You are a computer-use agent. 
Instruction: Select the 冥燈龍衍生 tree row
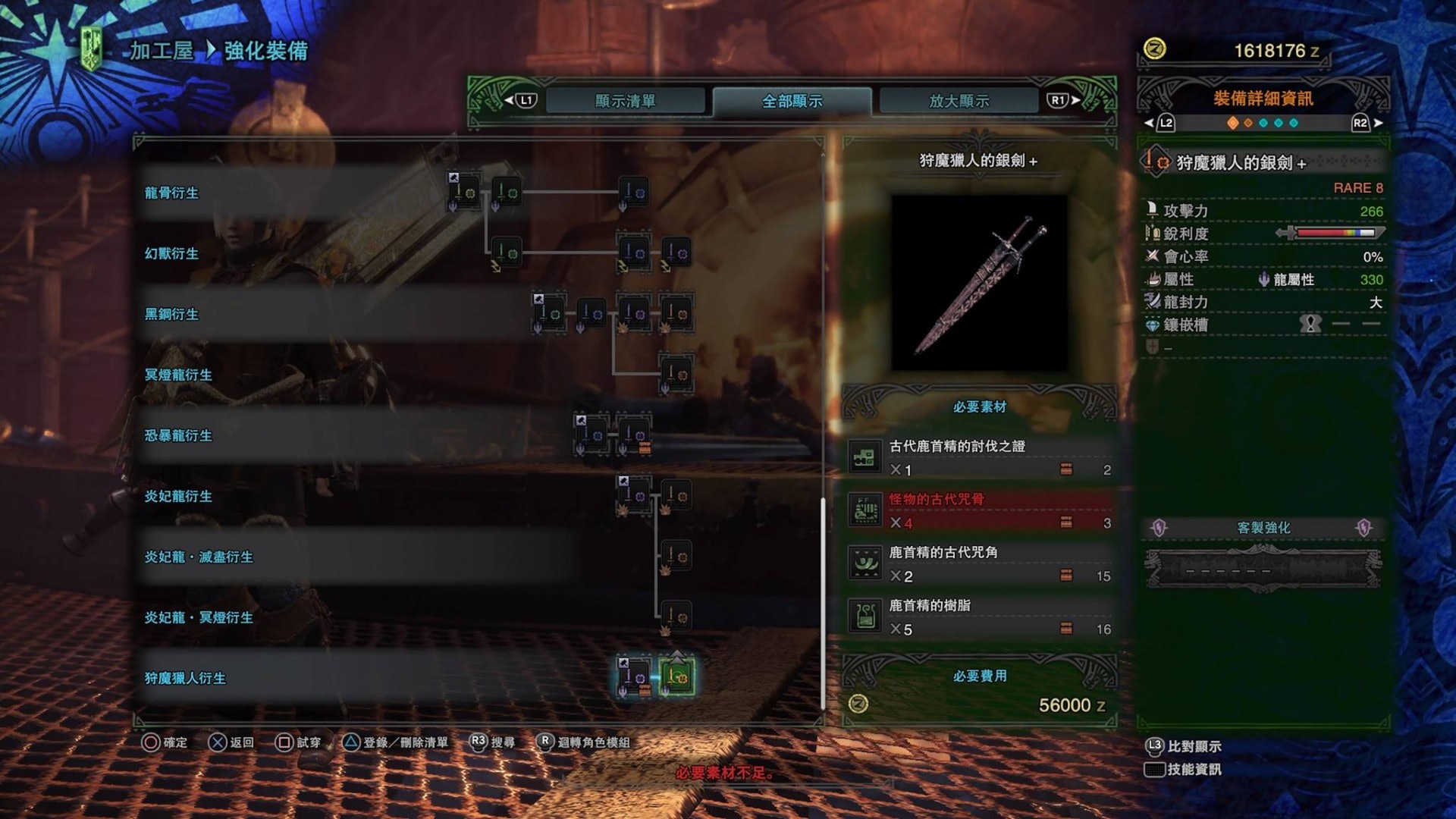(x=178, y=375)
